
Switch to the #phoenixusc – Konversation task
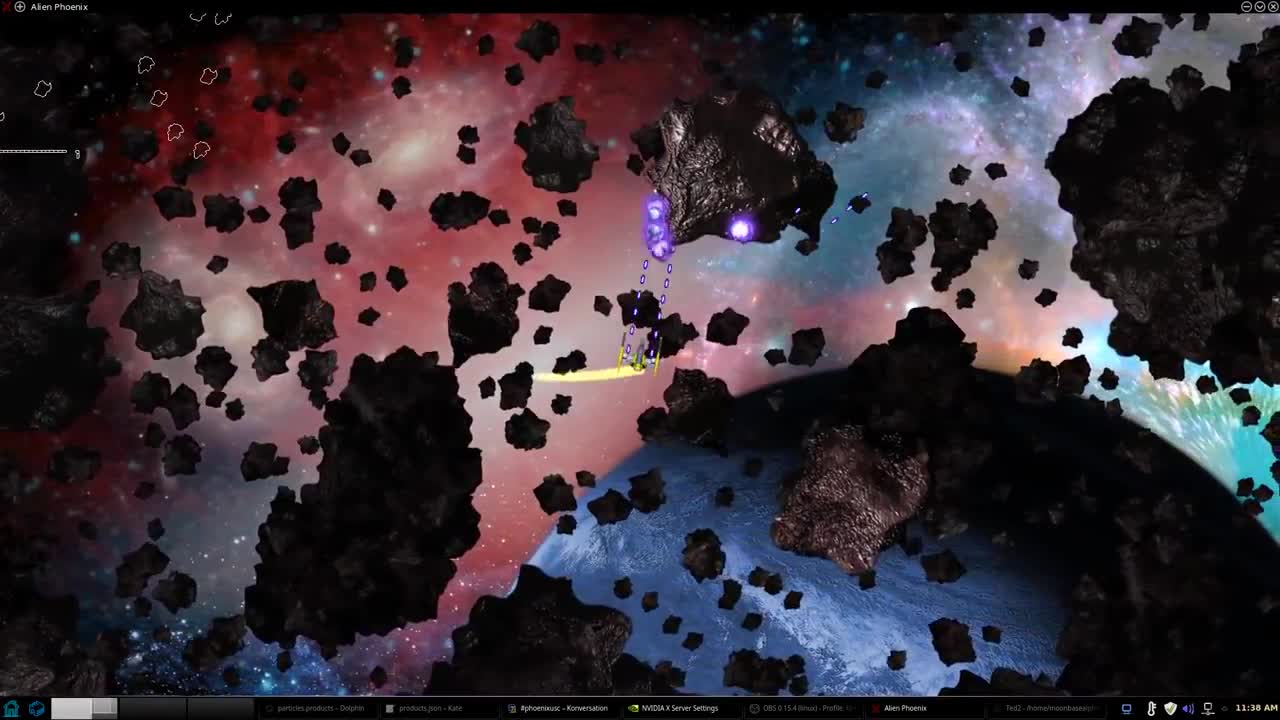coord(560,708)
